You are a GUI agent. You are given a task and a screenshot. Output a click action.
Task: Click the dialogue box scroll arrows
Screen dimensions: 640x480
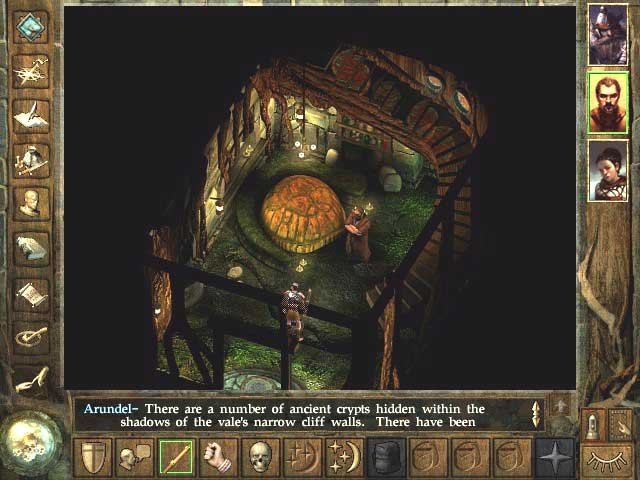[536, 413]
